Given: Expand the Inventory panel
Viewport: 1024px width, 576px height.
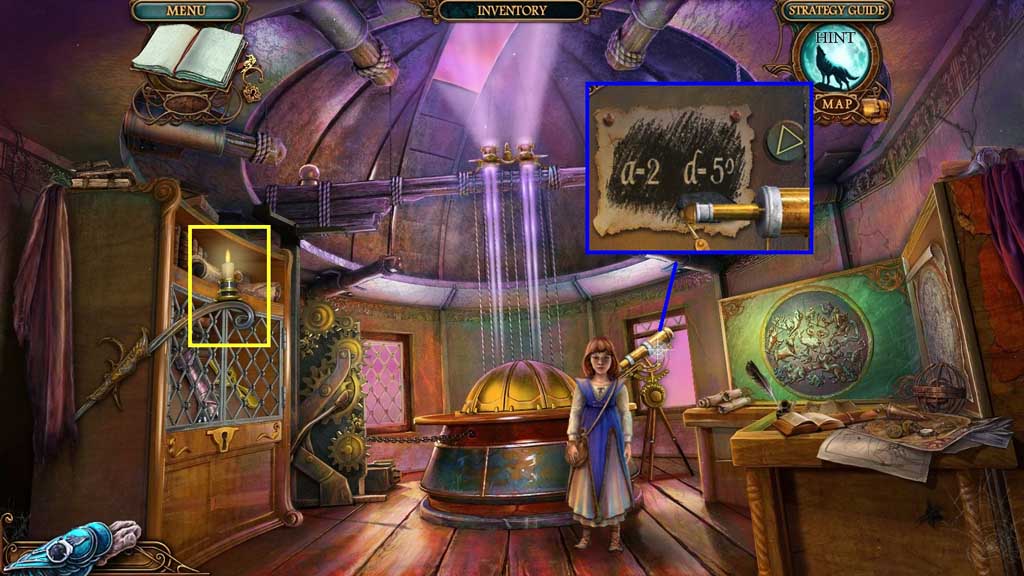Looking at the screenshot, I should [511, 11].
